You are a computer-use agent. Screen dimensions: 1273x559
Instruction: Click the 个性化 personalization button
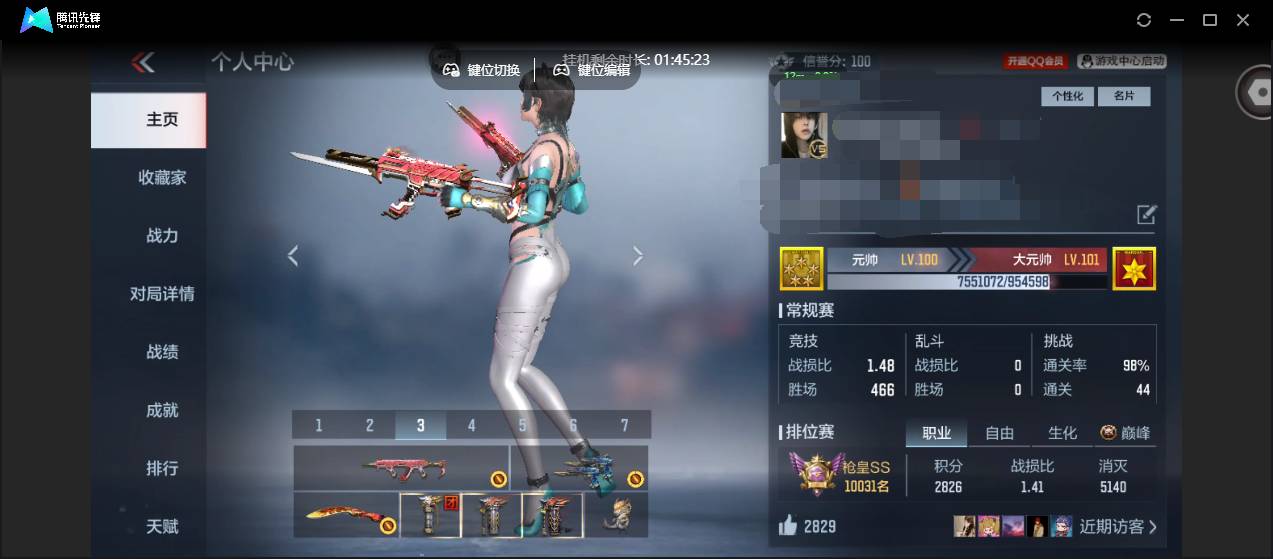tap(1067, 97)
